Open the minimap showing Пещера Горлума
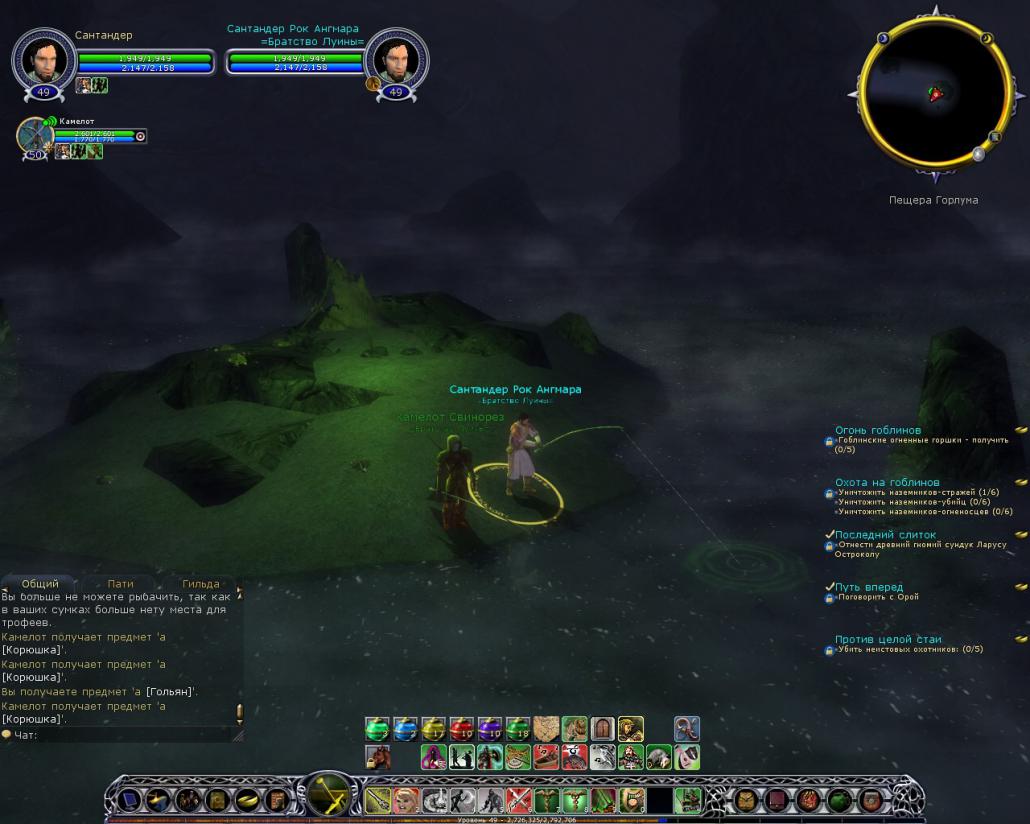1030x824 pixels. coord(935,94)
